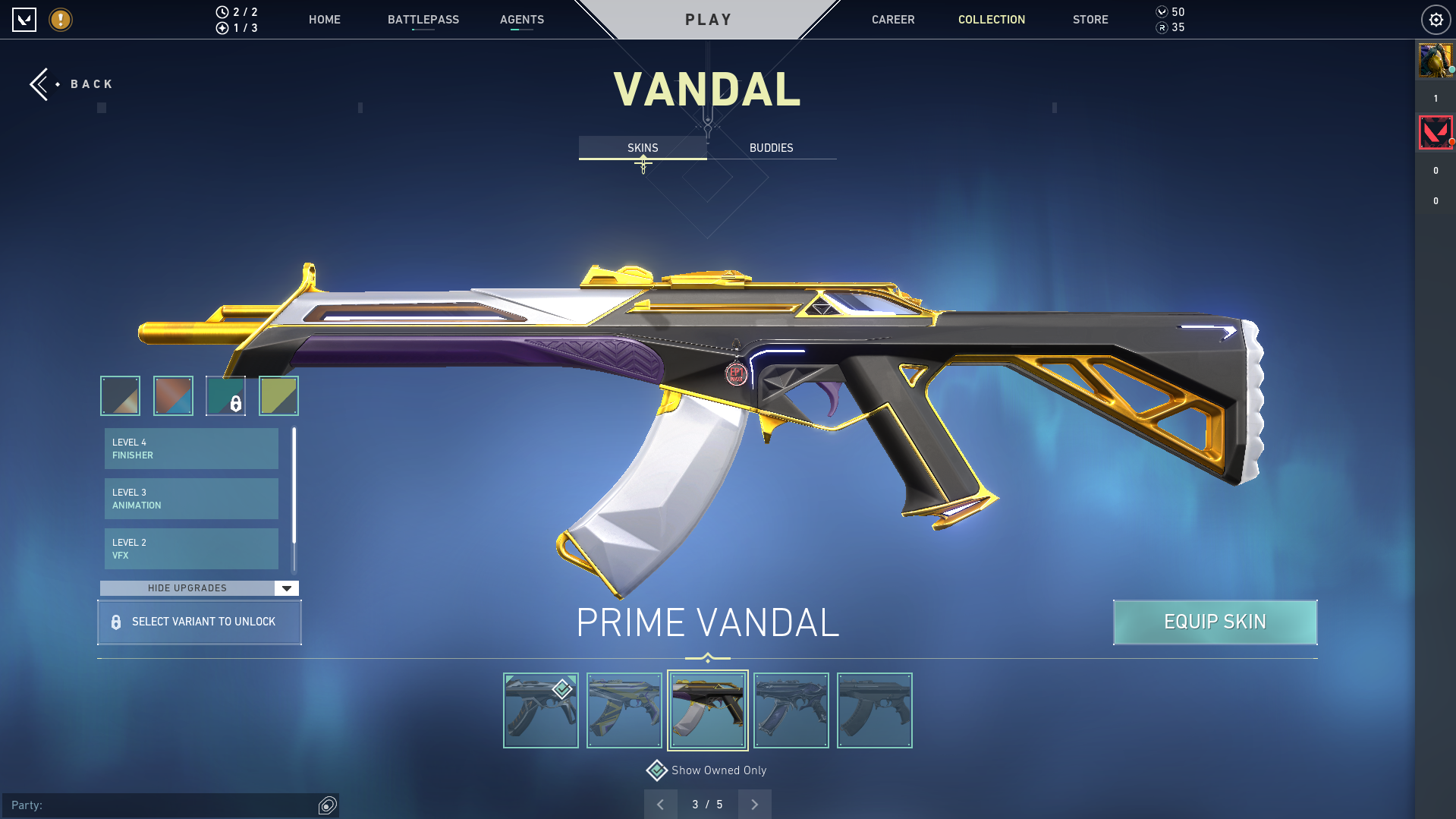Click the player card thumbnail in right sidebar
This screenshot has height=819, width=1456.
tap(1436, 60)
